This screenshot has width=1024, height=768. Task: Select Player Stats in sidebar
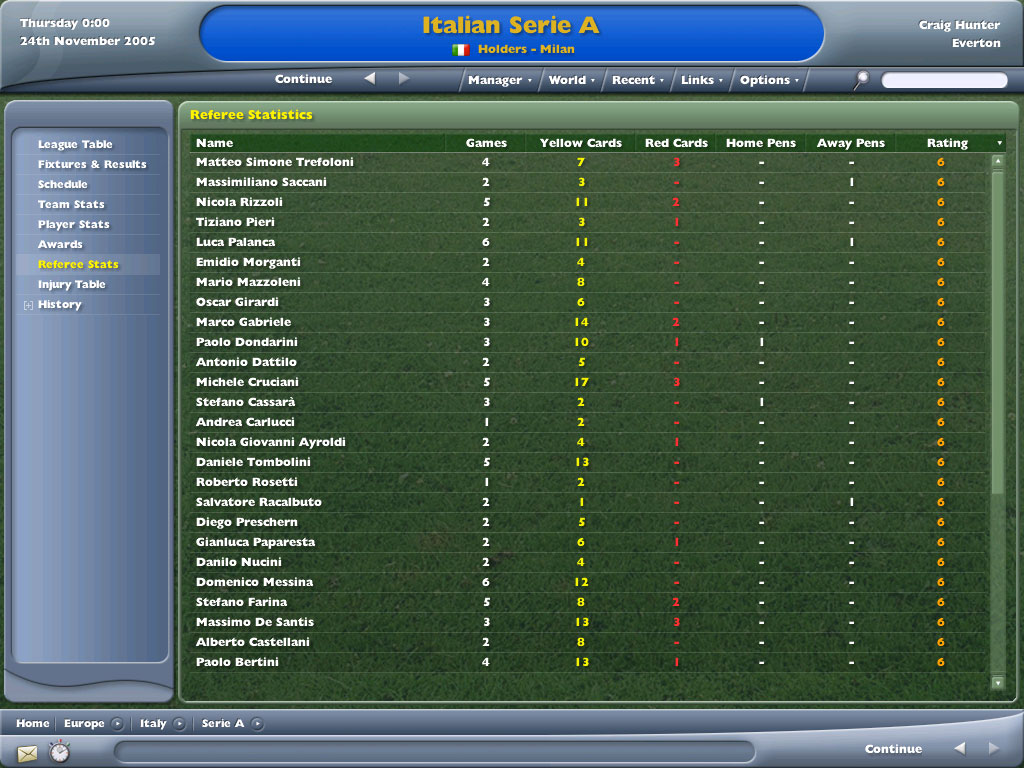click(x=74, y=225)
